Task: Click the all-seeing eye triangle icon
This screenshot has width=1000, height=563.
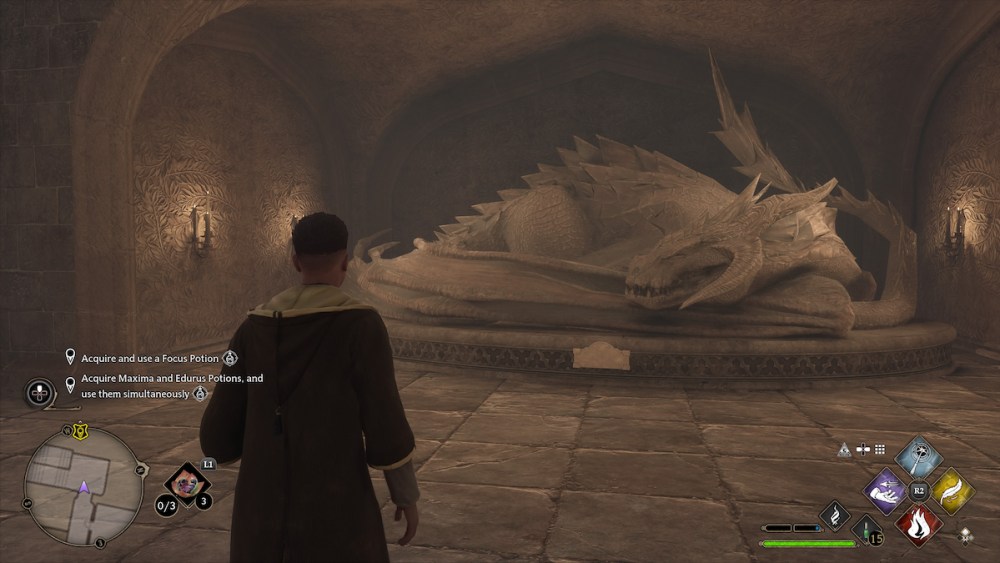Action: tap(844, 450)
